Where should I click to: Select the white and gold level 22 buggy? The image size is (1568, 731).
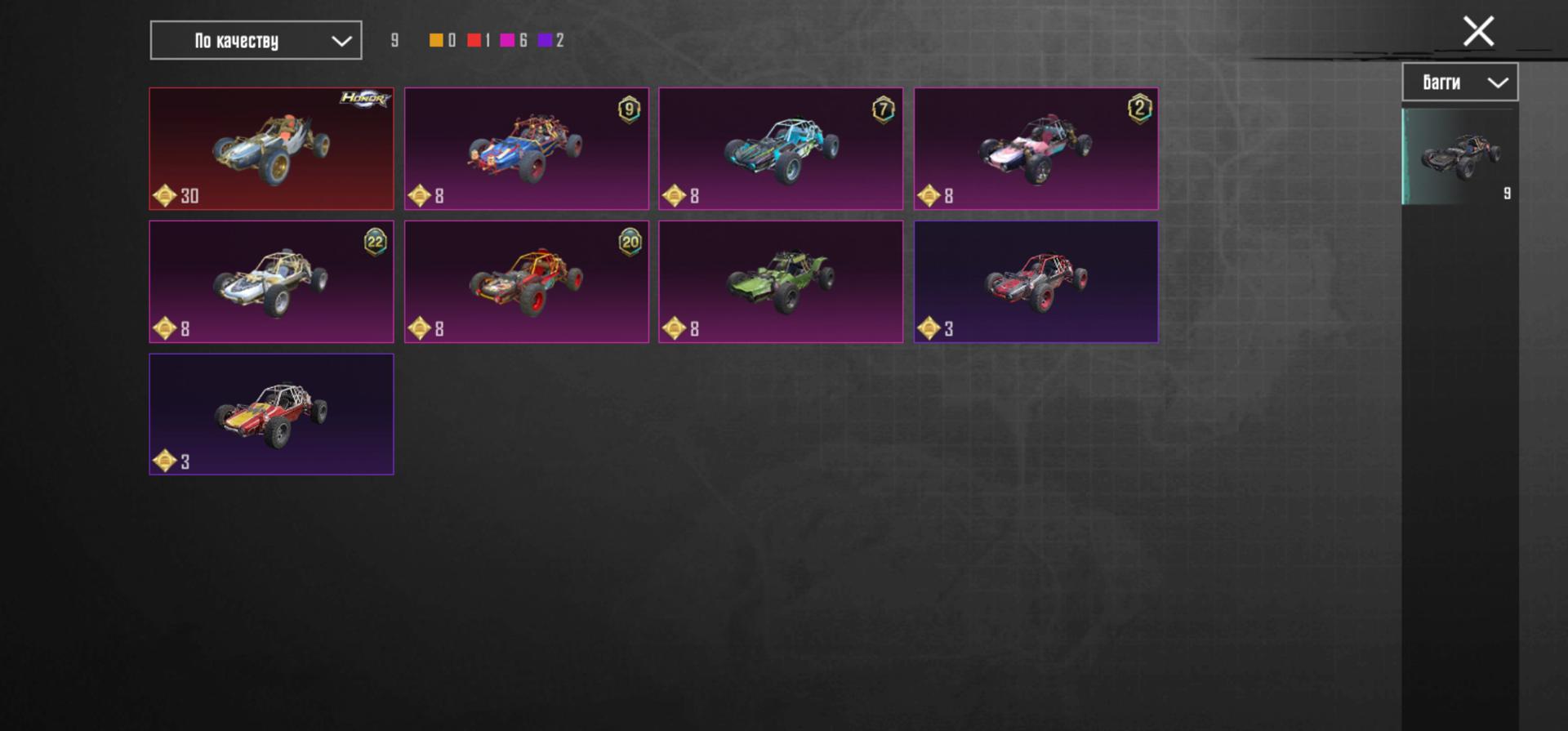(271, 282)
